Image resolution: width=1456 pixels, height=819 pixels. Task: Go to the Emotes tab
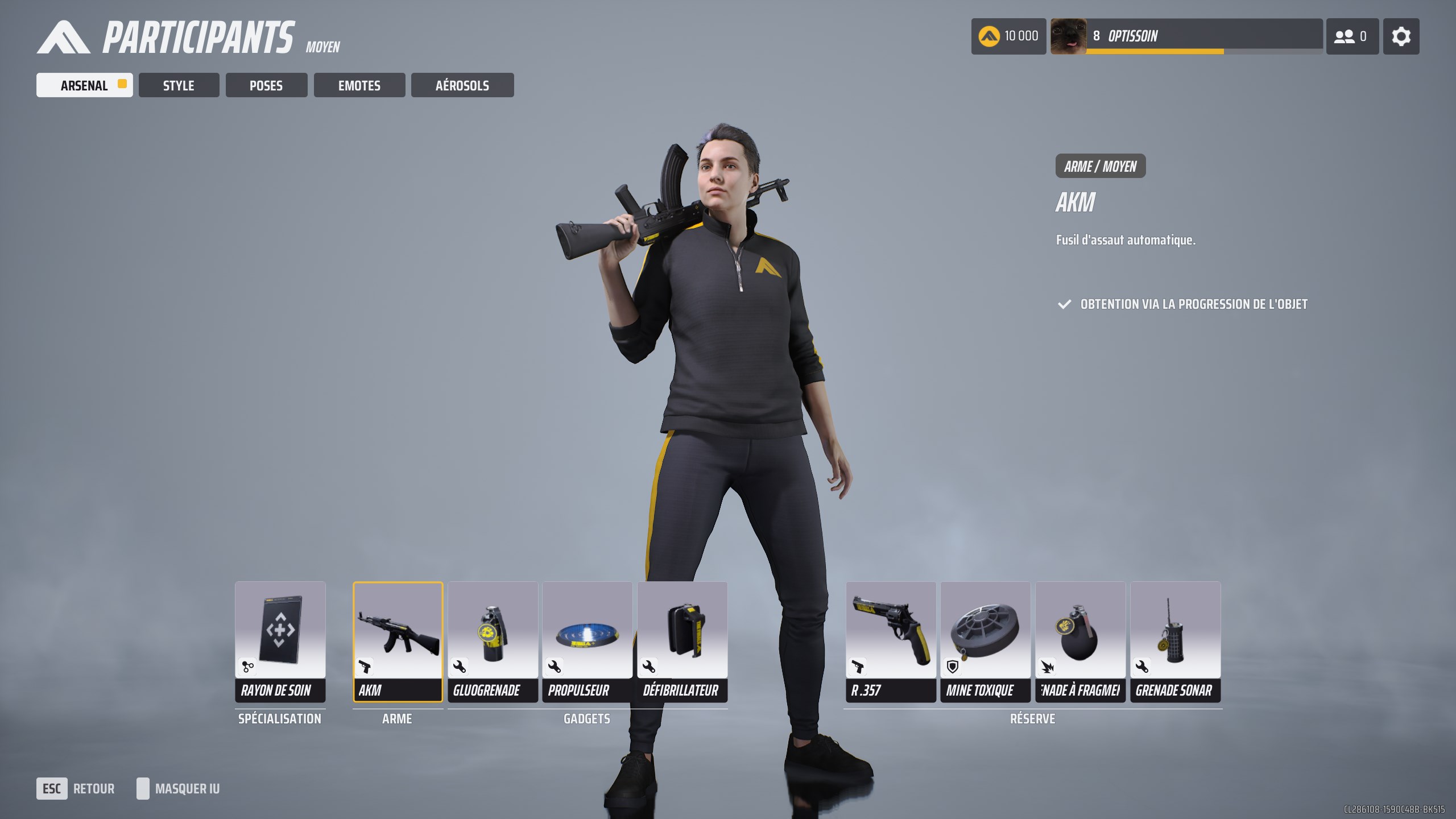pos(359,85)
